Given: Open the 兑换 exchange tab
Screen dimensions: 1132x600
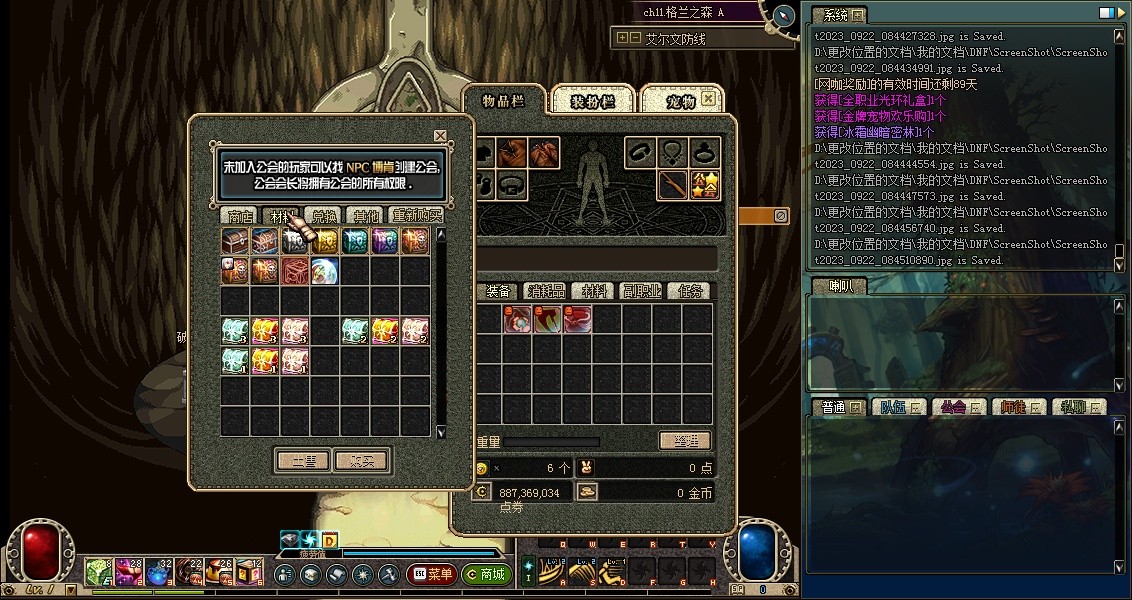Looking at the screenshot, I should (x=324, y=216).
